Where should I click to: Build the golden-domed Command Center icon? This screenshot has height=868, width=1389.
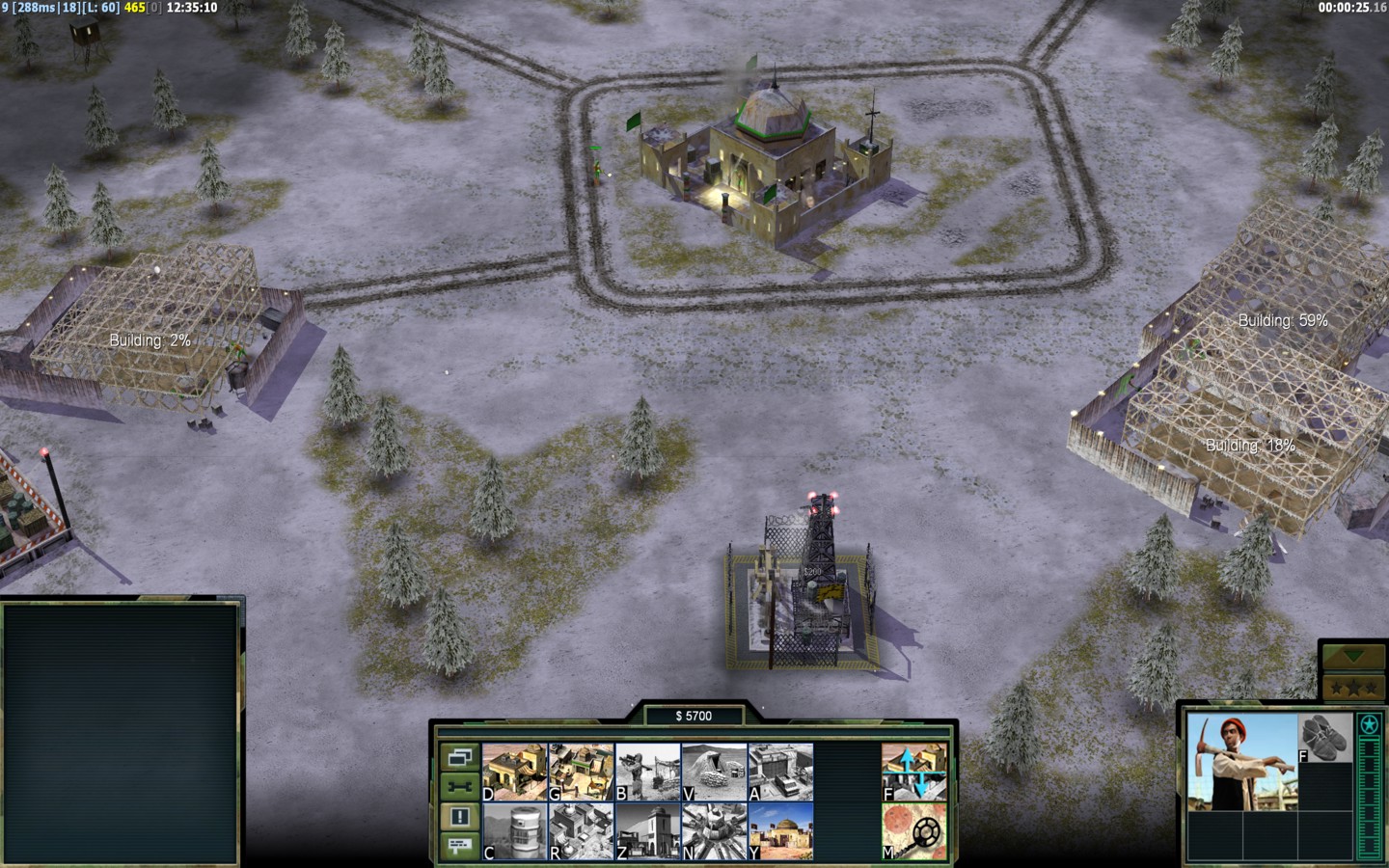coord(780,831)
